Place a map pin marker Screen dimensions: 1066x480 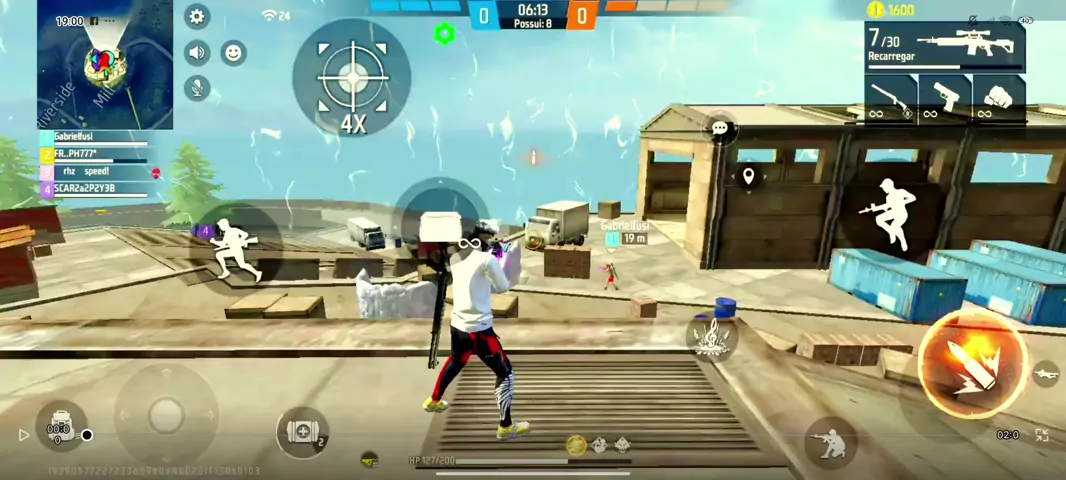tap(748, 177)
